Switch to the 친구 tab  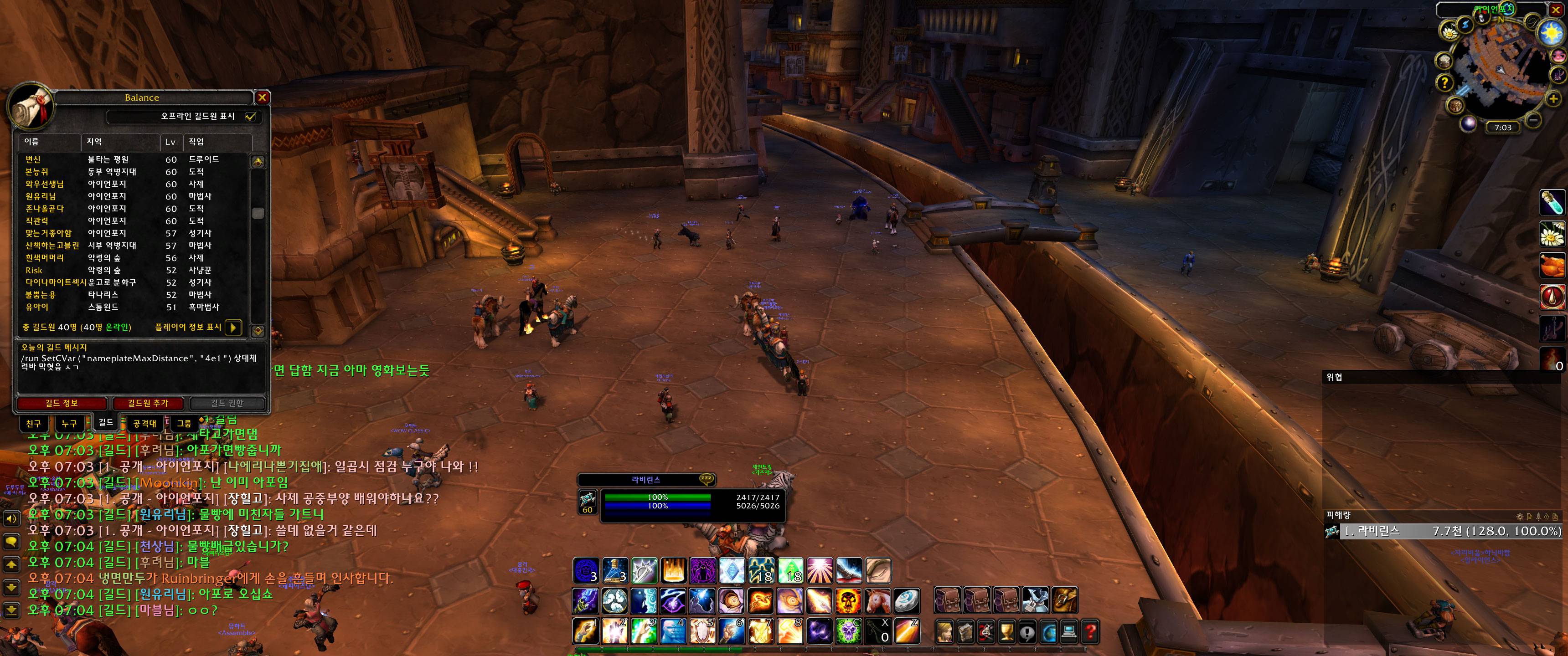click(x=33, y=424)
